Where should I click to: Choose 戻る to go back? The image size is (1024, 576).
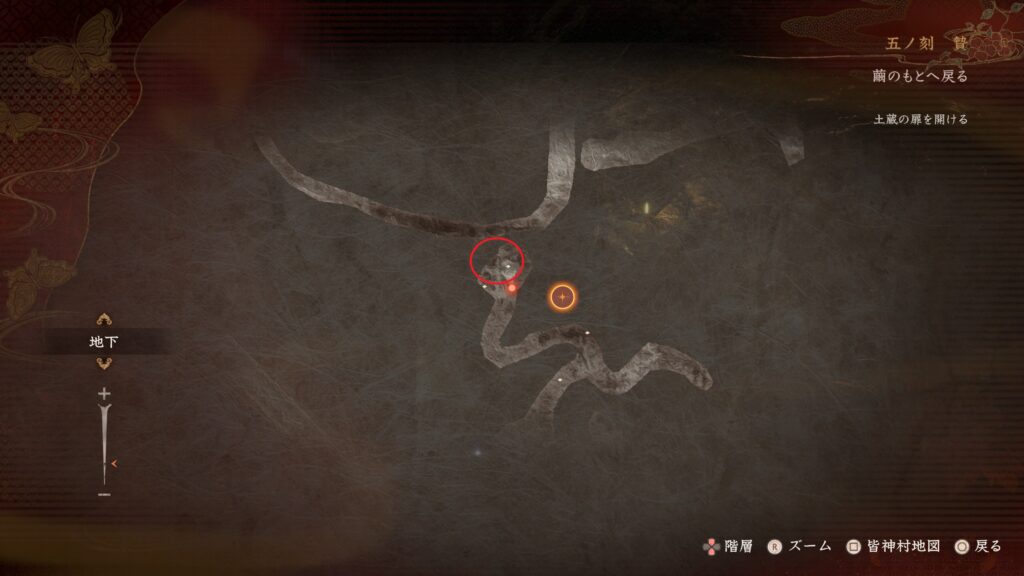tap(978, 546)
